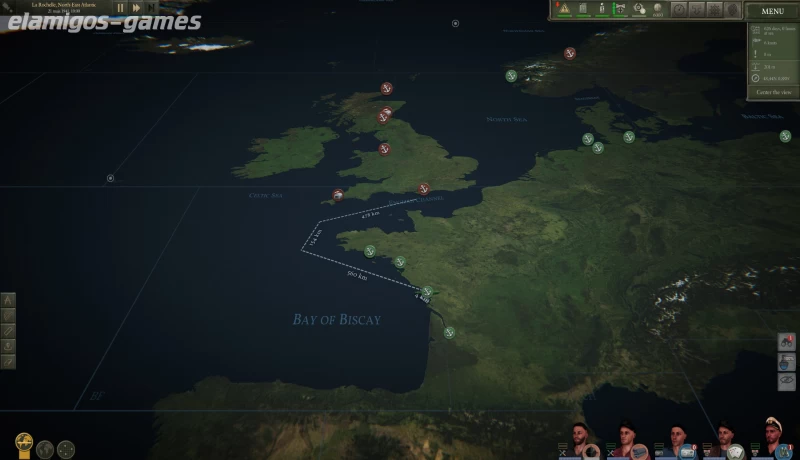
Task: Open the warning triangle alert icon
Action: click(x=564, y=9)
